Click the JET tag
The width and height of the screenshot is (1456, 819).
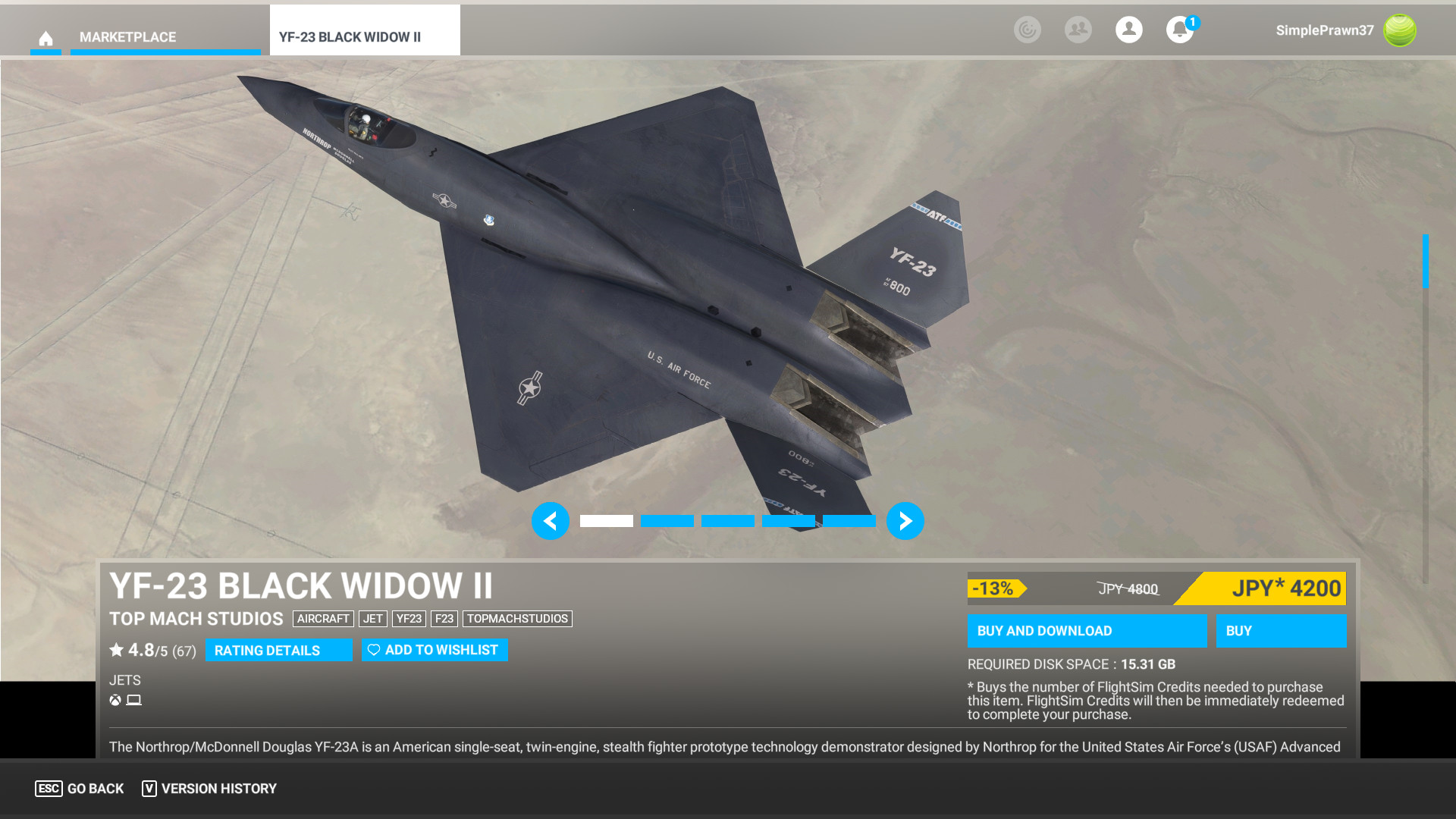click(372, 619)
